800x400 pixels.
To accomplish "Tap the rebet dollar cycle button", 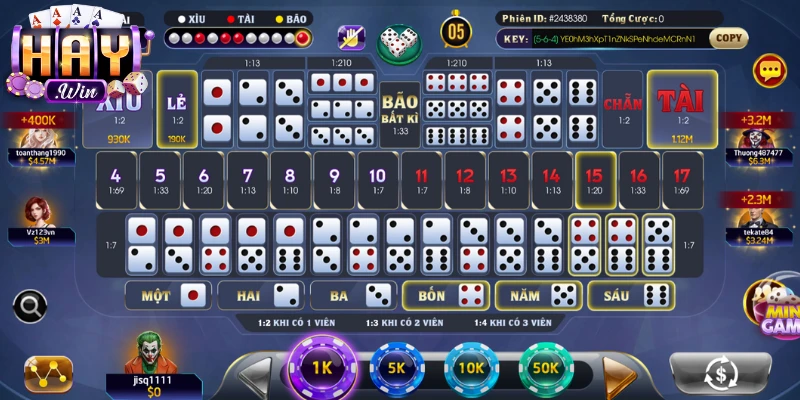I will (x=720, y=374).
